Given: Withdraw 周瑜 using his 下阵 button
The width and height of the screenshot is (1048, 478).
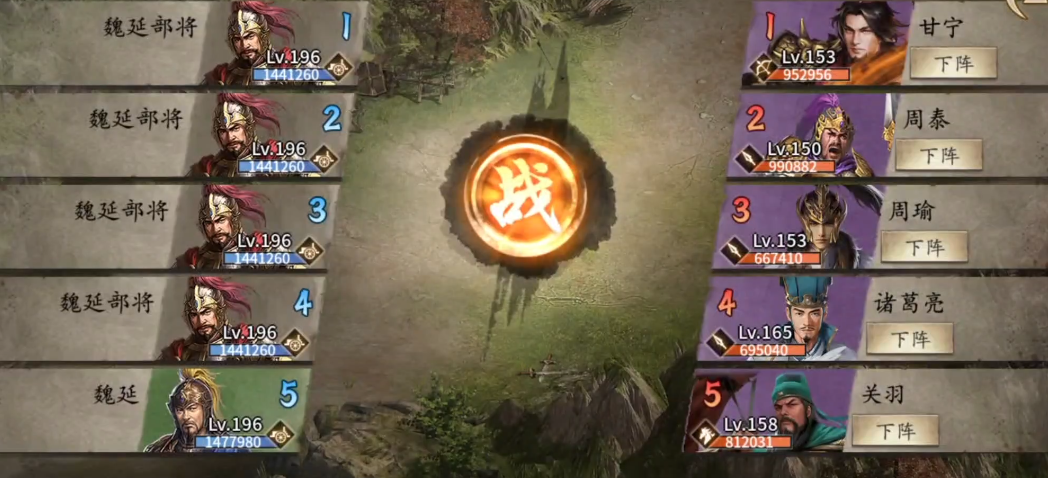Looking at the screenshot, I should [924, 246].
